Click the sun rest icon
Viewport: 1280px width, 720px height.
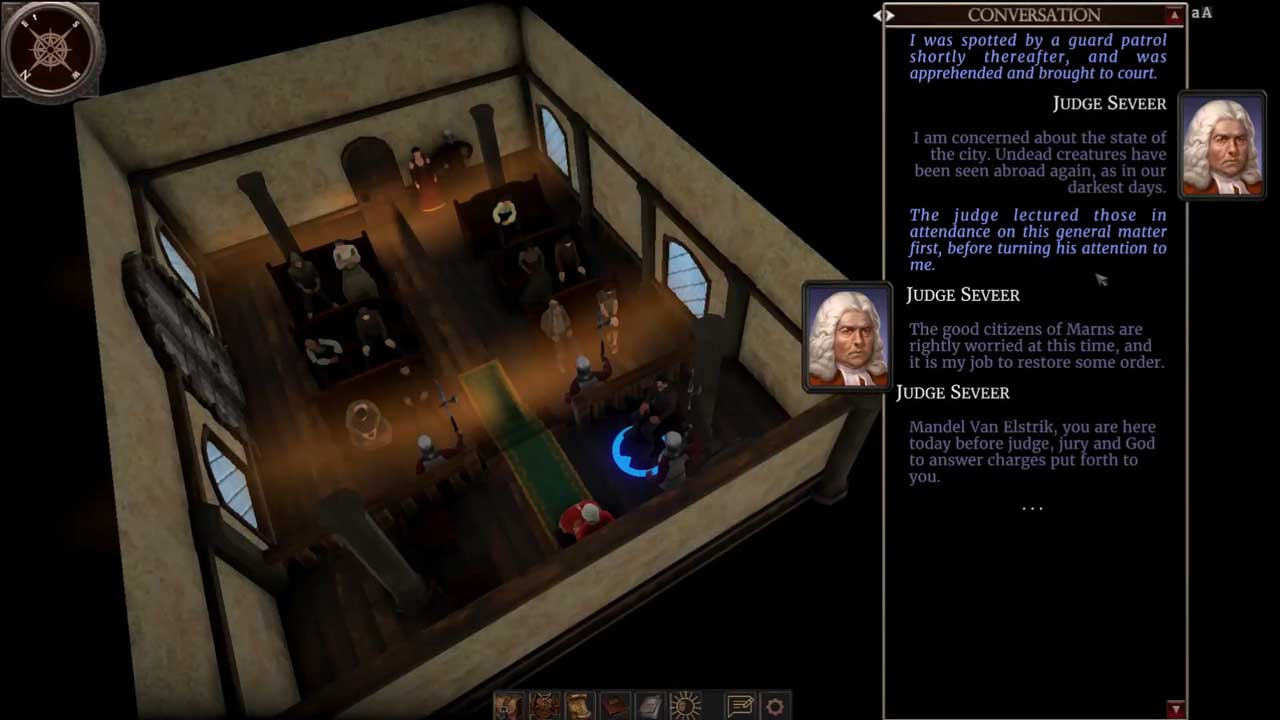(x=686, y=706)
